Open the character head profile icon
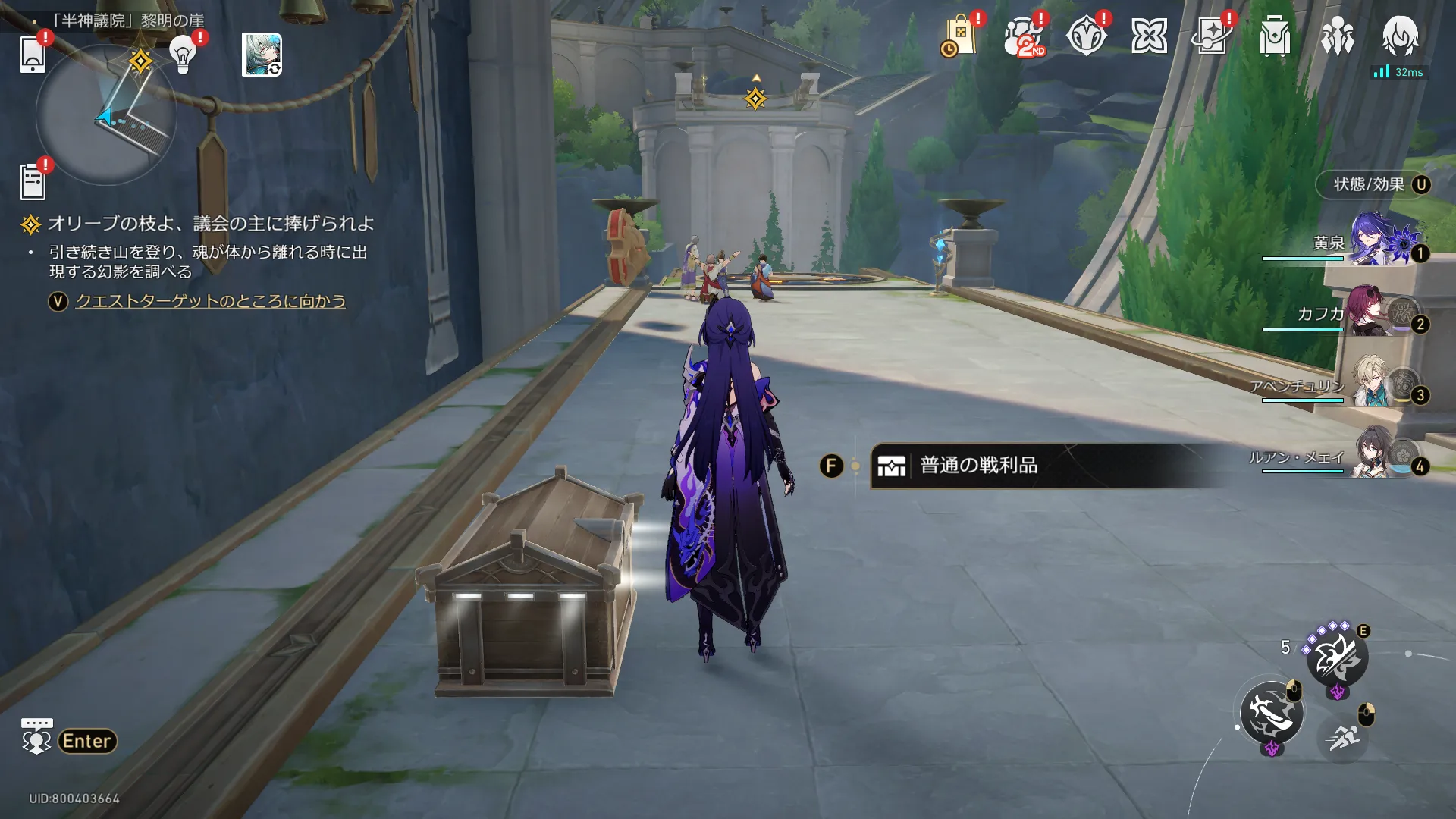 pyautogui.click(x=1400, y=35)
